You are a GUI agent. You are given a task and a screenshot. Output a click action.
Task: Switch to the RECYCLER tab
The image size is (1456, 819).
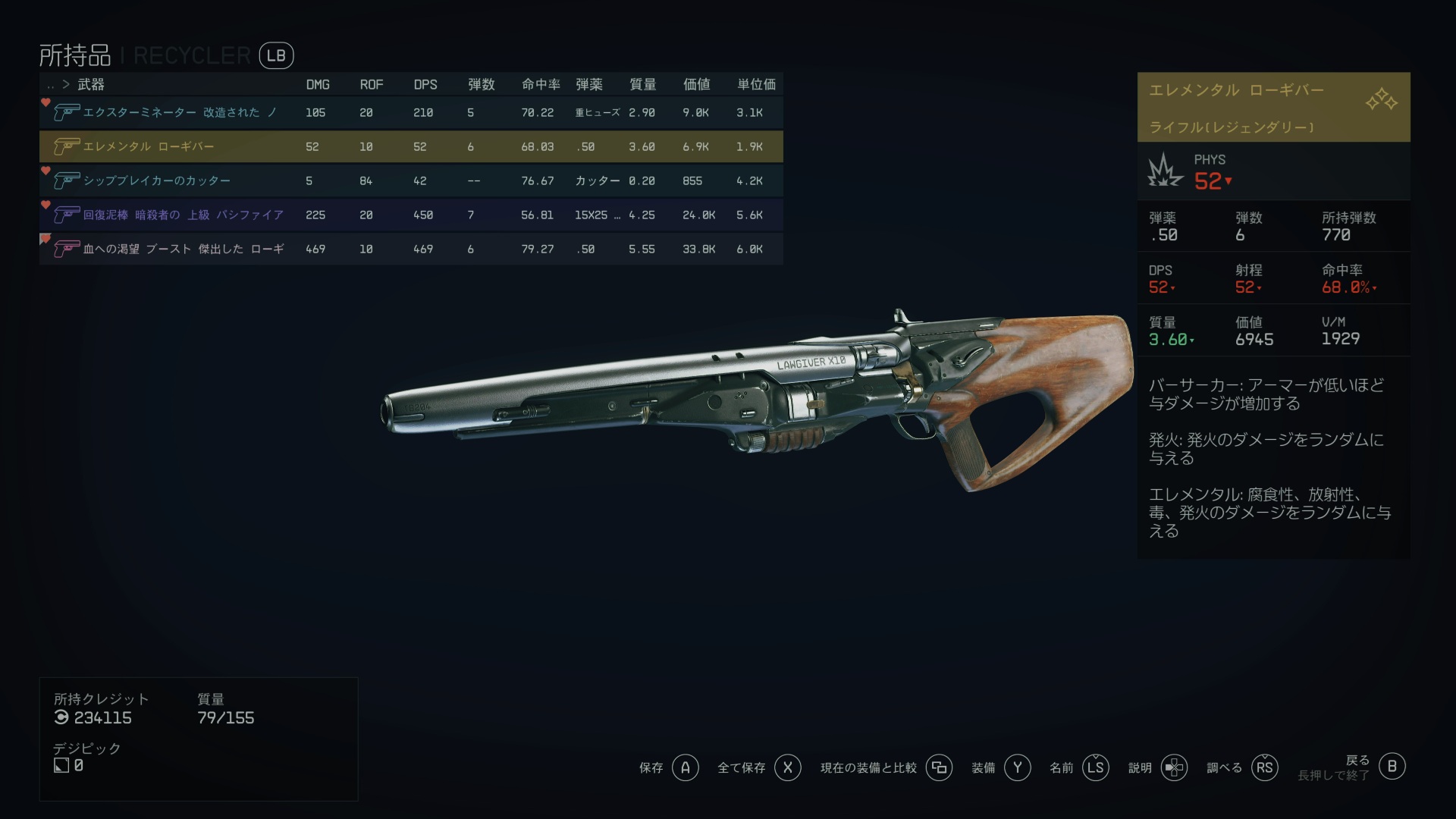pos(192,55)
